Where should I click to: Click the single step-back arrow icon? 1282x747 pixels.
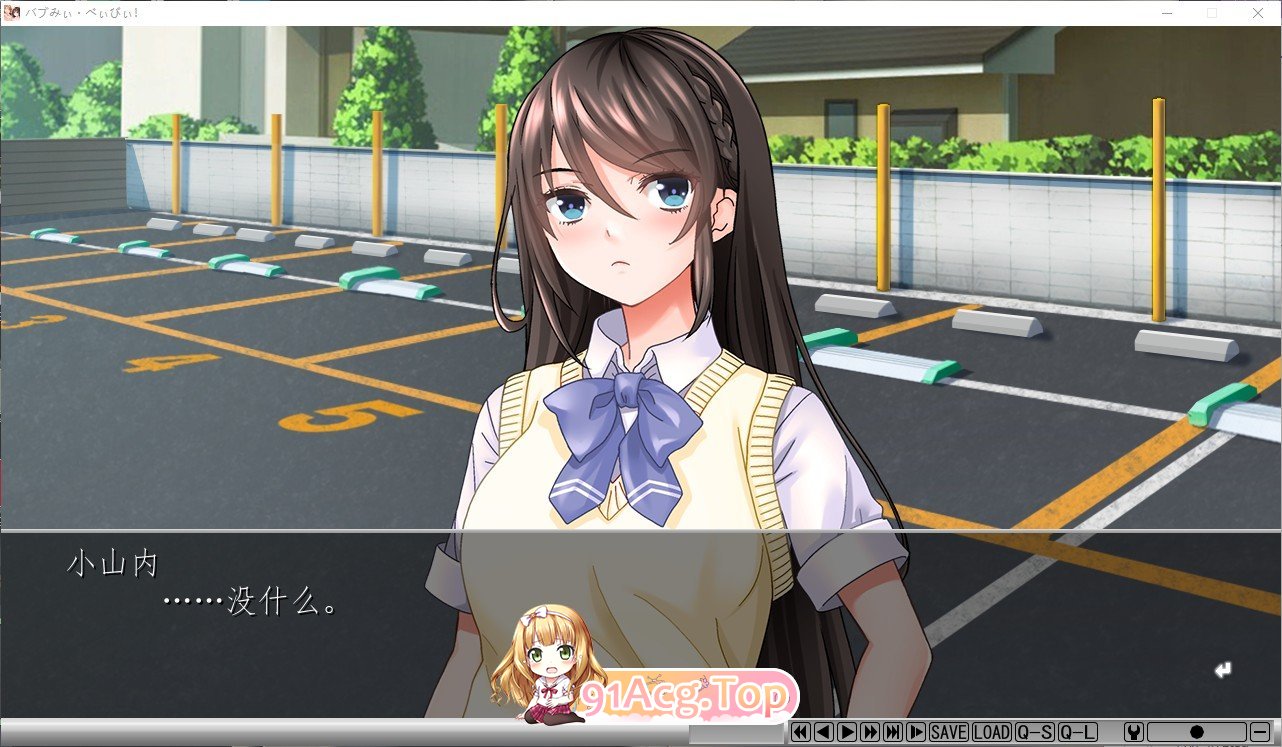click(825, 733)
